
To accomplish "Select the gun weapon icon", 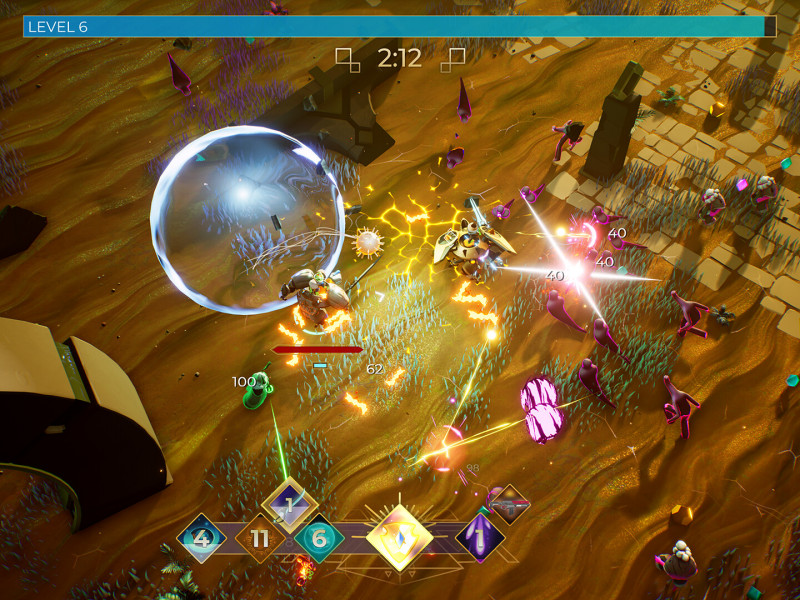I will 509,505.
